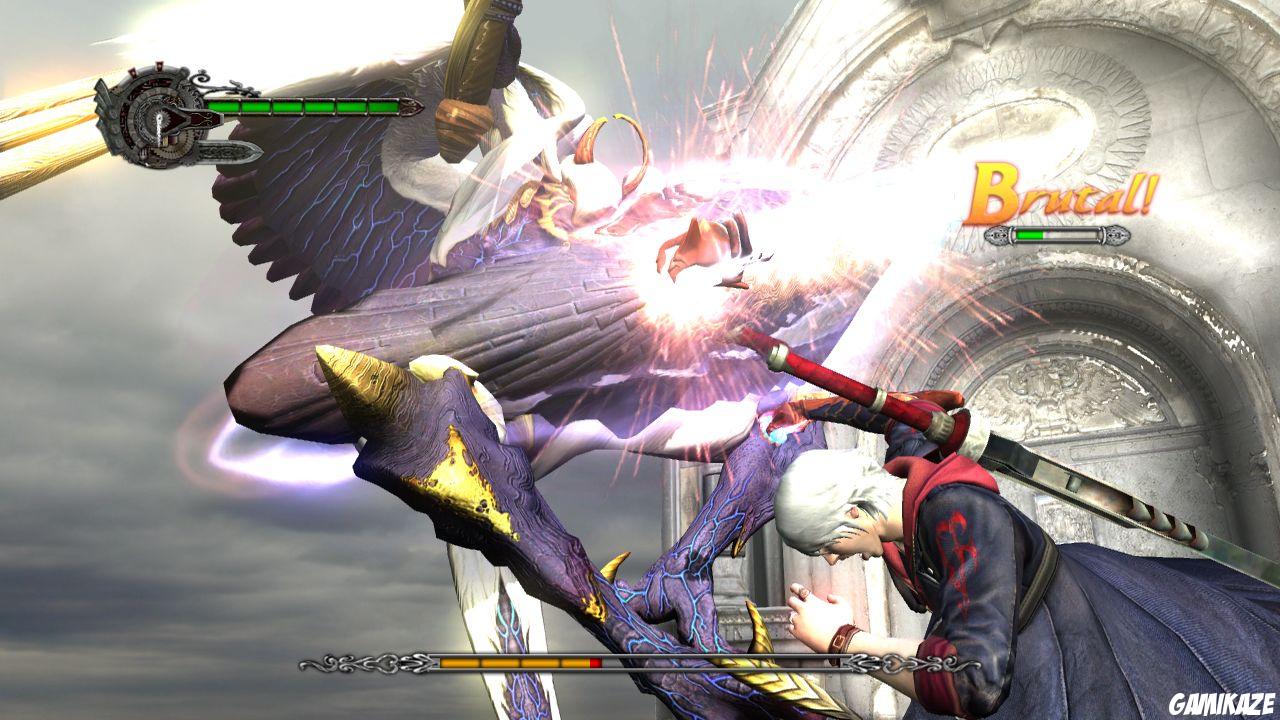1280x720 pixels.
Task: Click the green fill of the style meter
Action: (x=1029, y=235)
